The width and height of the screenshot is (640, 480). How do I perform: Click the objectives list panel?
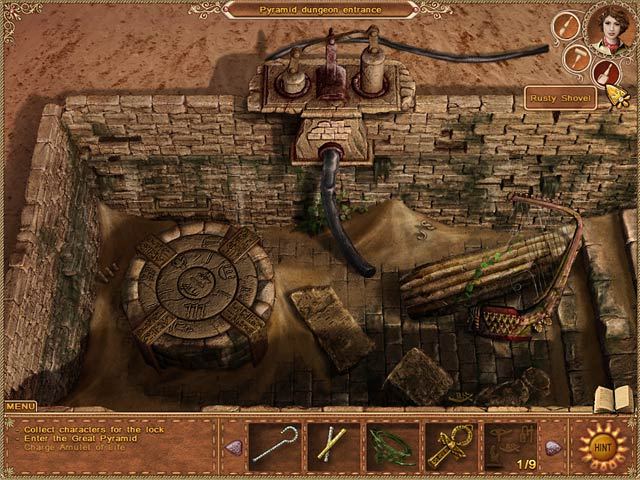[112, 445]
